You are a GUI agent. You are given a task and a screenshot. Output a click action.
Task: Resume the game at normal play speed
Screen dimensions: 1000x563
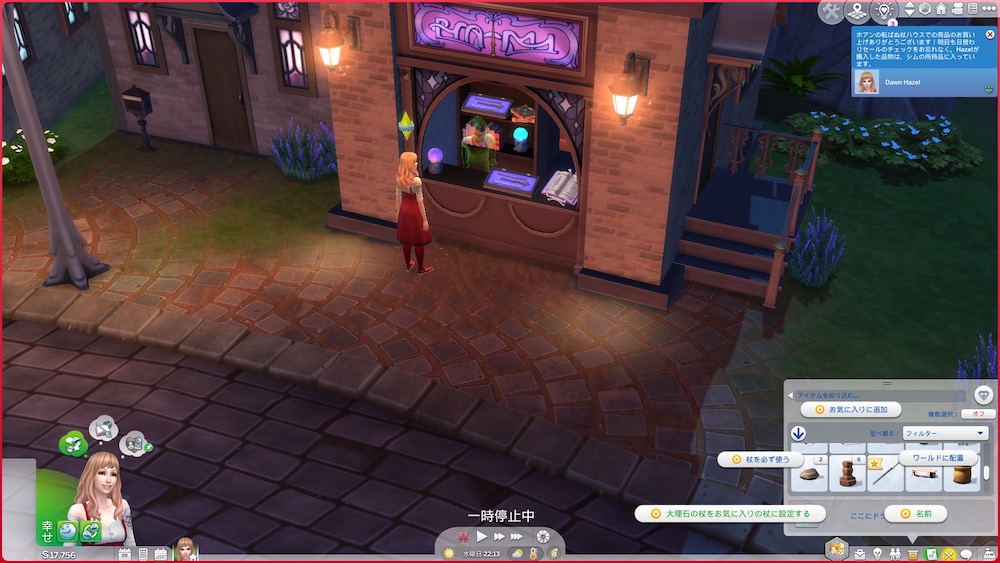coord(482,537)
